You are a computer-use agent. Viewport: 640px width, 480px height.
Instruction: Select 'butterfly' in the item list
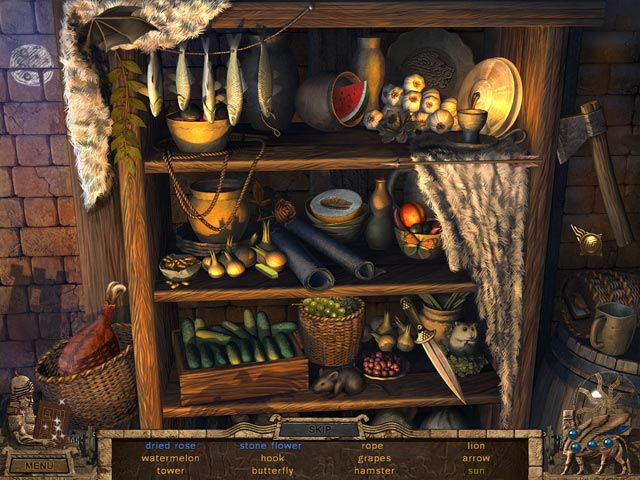(x=272, y=470)
